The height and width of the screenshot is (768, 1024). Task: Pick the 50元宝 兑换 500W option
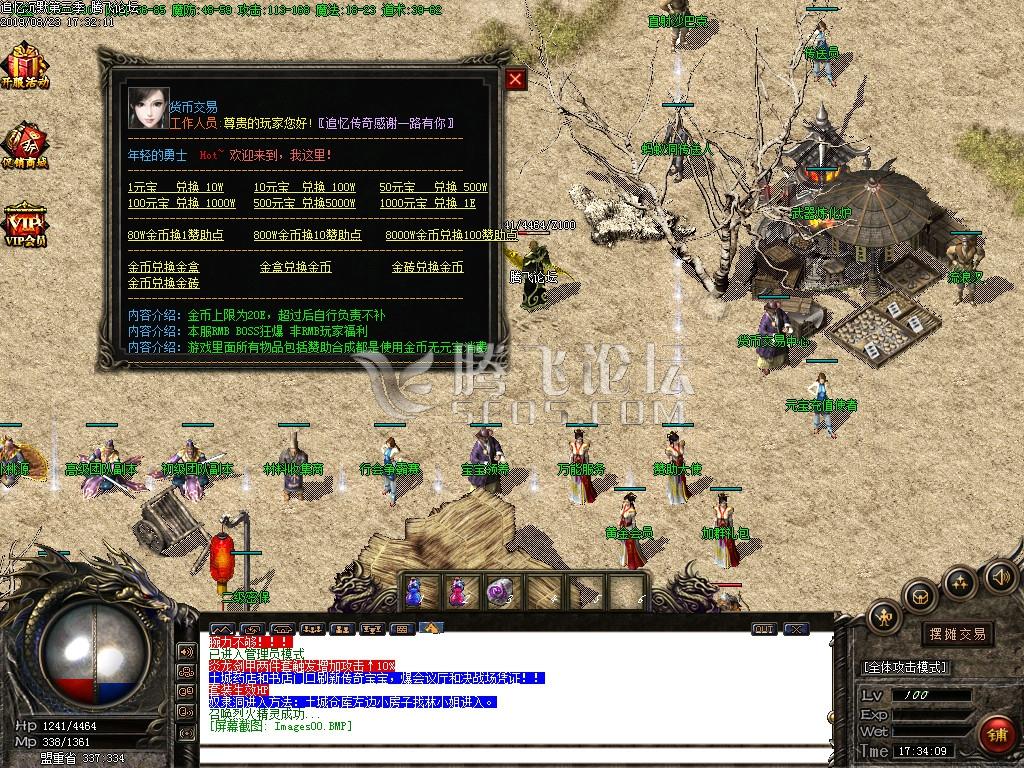tap(433, 187)
